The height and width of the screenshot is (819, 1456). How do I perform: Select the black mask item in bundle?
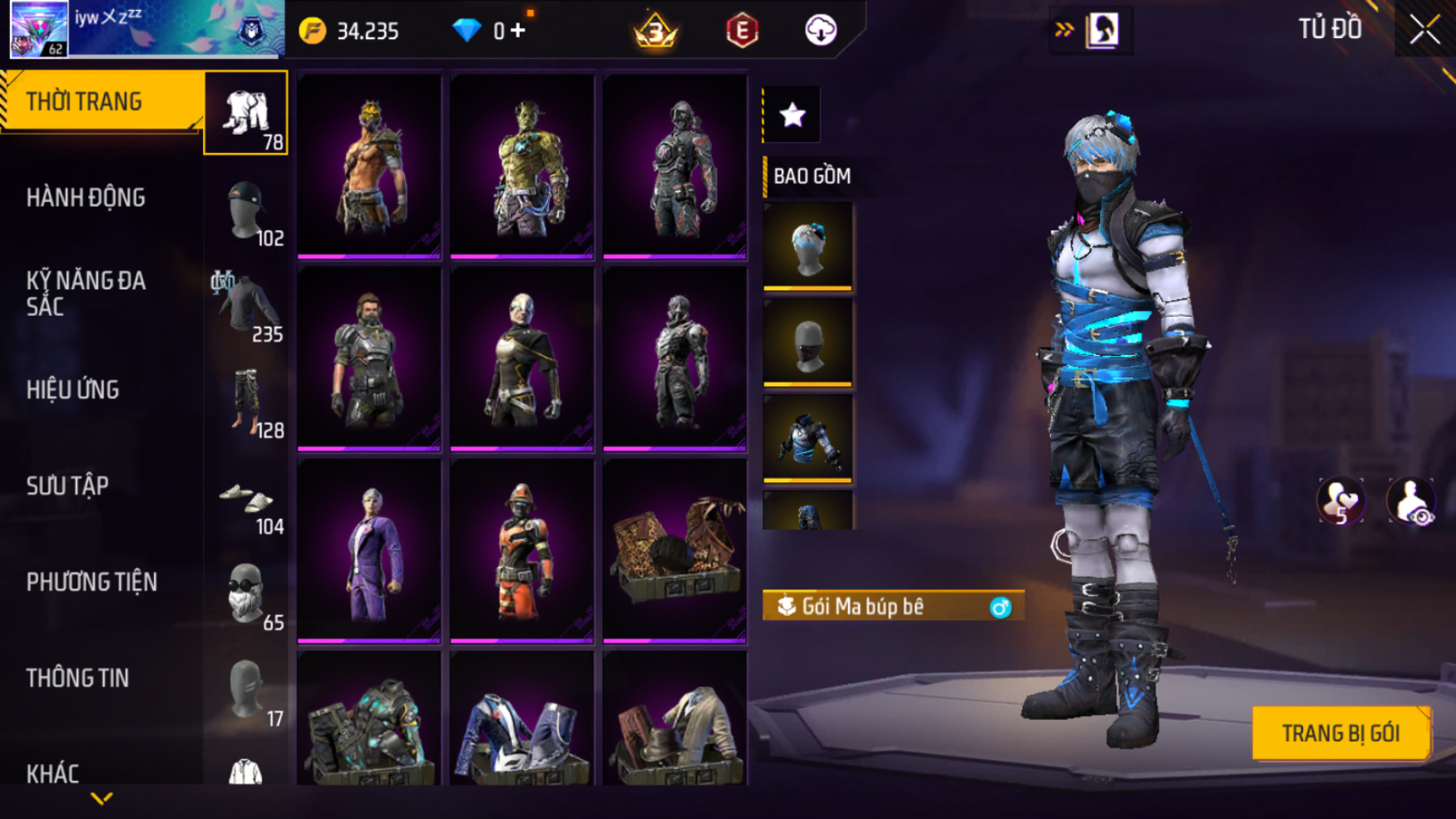[x=807, y=343]
